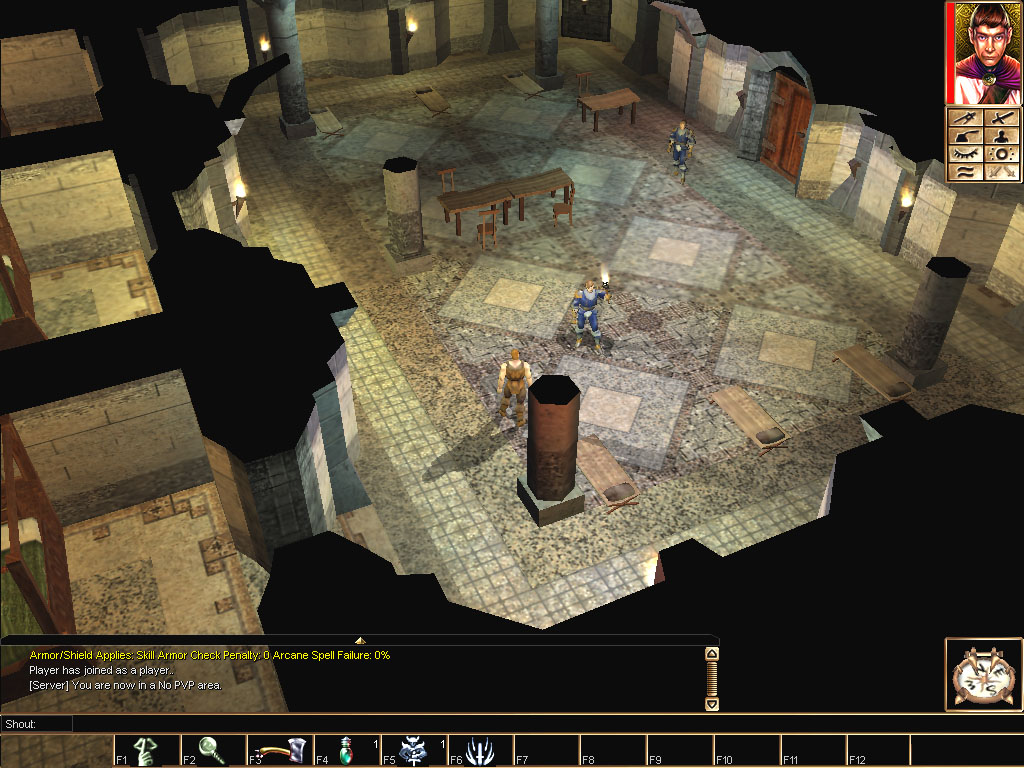Image resolution: width=1024 pixels, height=768 pixels.
Task: Click the chat log scroll down arrow
Action: tap(712, 704)
